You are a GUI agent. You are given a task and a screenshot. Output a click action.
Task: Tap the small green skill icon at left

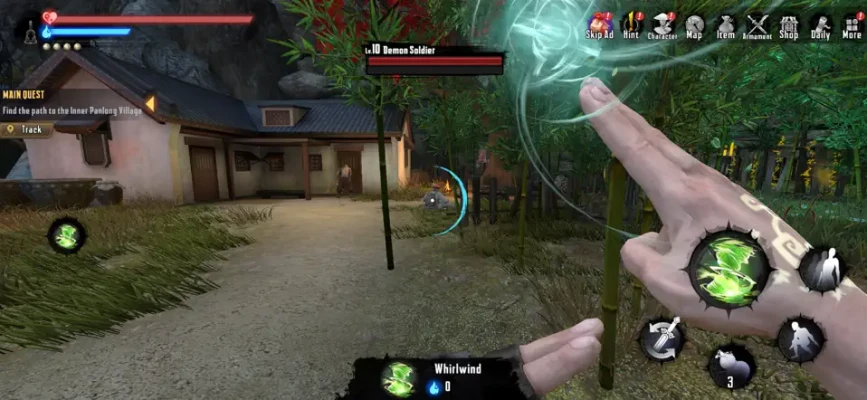click(x=67, y=236)
